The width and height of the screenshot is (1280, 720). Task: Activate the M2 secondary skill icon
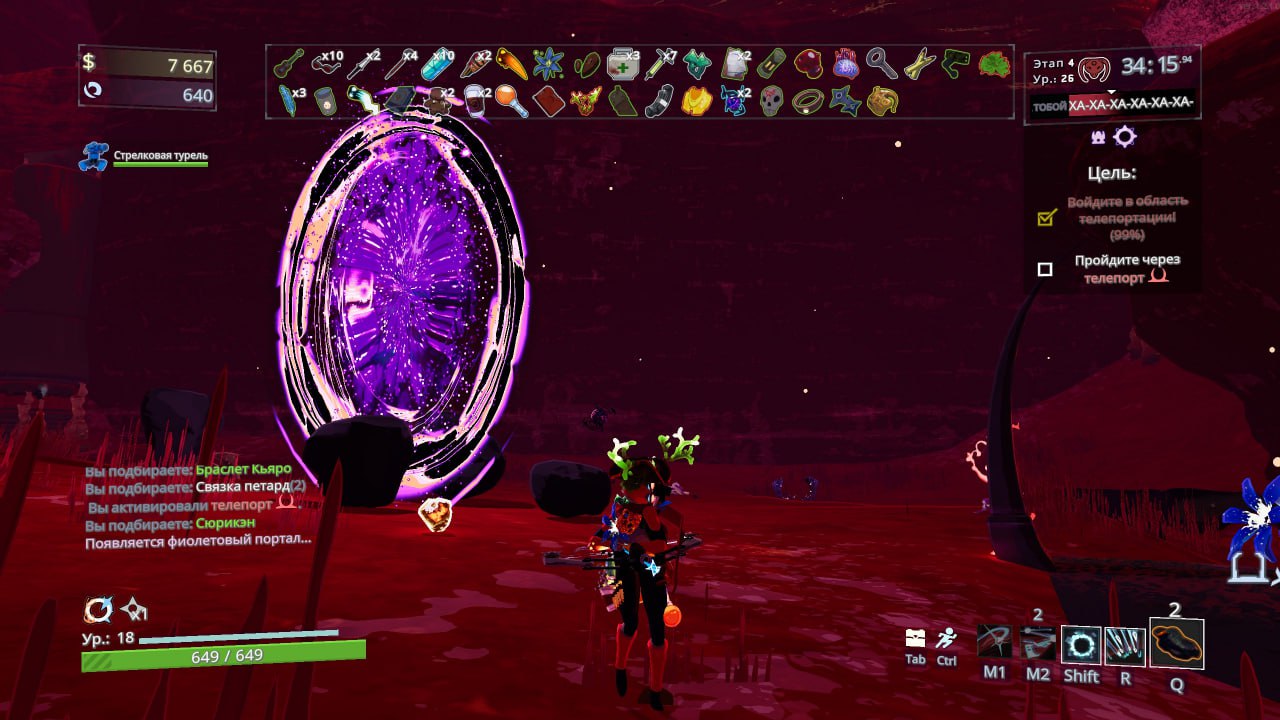pyautogui.click(x=1038, y=644)
